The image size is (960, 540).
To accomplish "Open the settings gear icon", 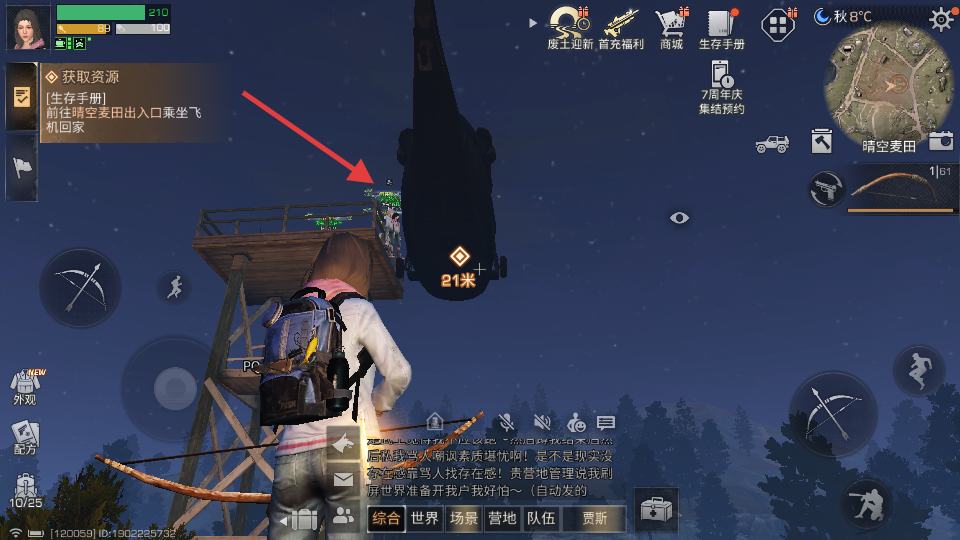I will pyautogui.click(x=941, y=18).
